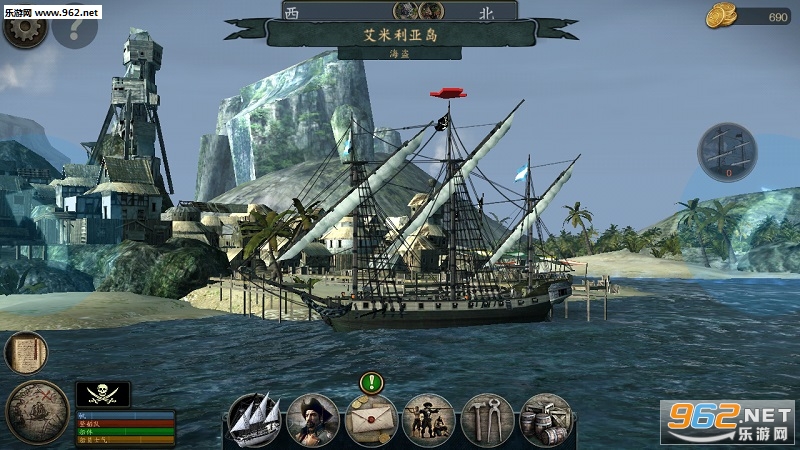Show the crew members panel
800x450 pixels.
pyautogui.click(x=429, y=420)
